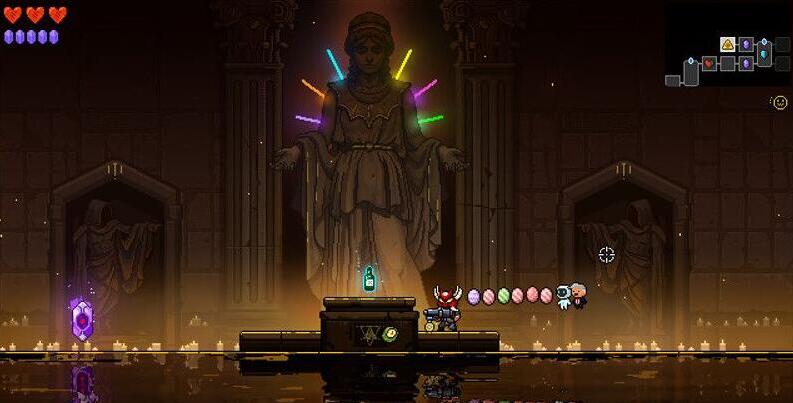Click the yellow smiley face icon
Viewport: 793px width, 403px height.
(x=780, y=102)
